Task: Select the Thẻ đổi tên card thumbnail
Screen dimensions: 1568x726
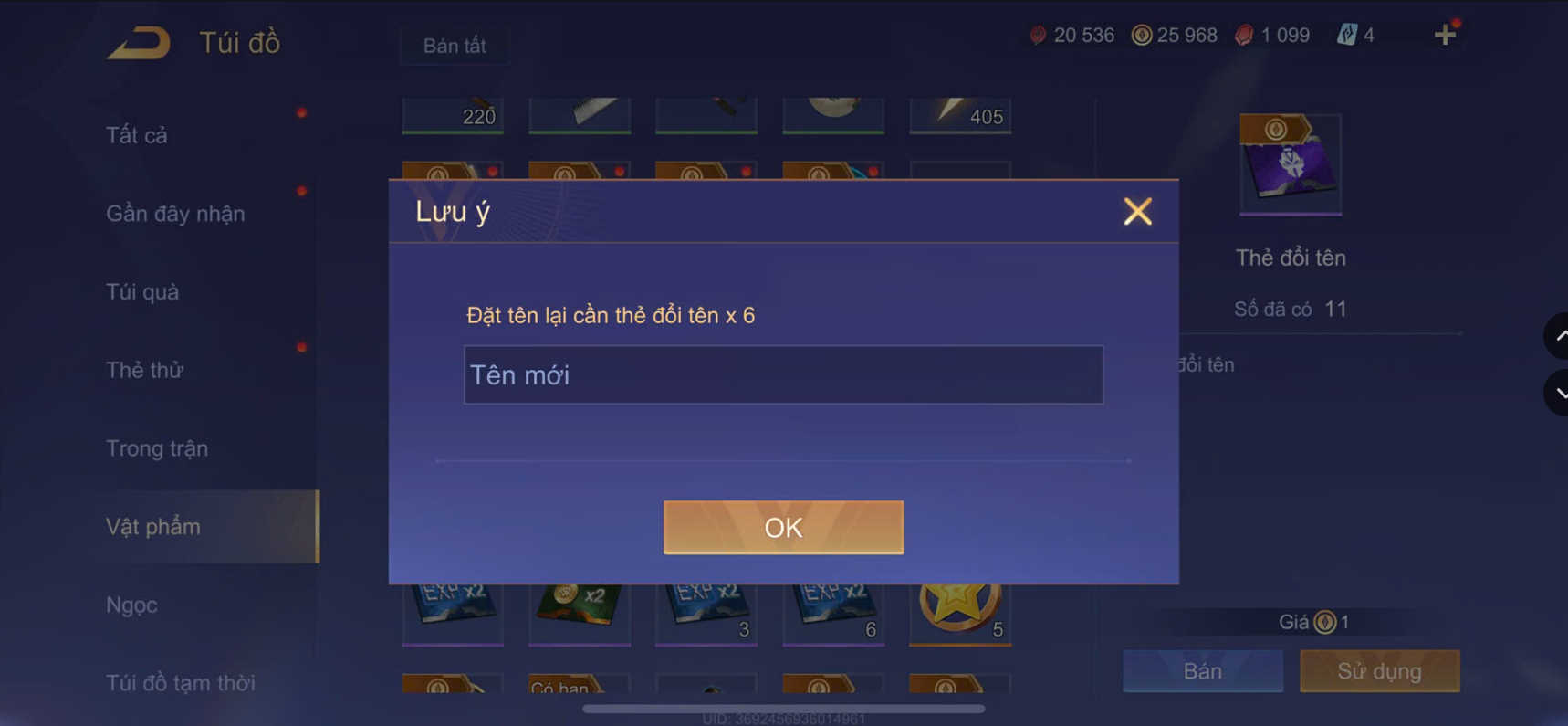Action: (1290, 164)
